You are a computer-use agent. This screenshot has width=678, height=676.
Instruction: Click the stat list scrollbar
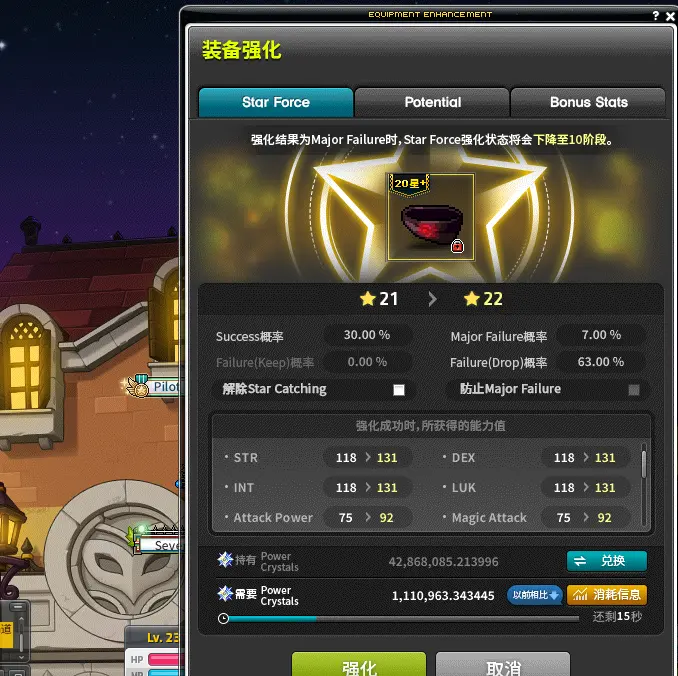[x=644, y=464]
